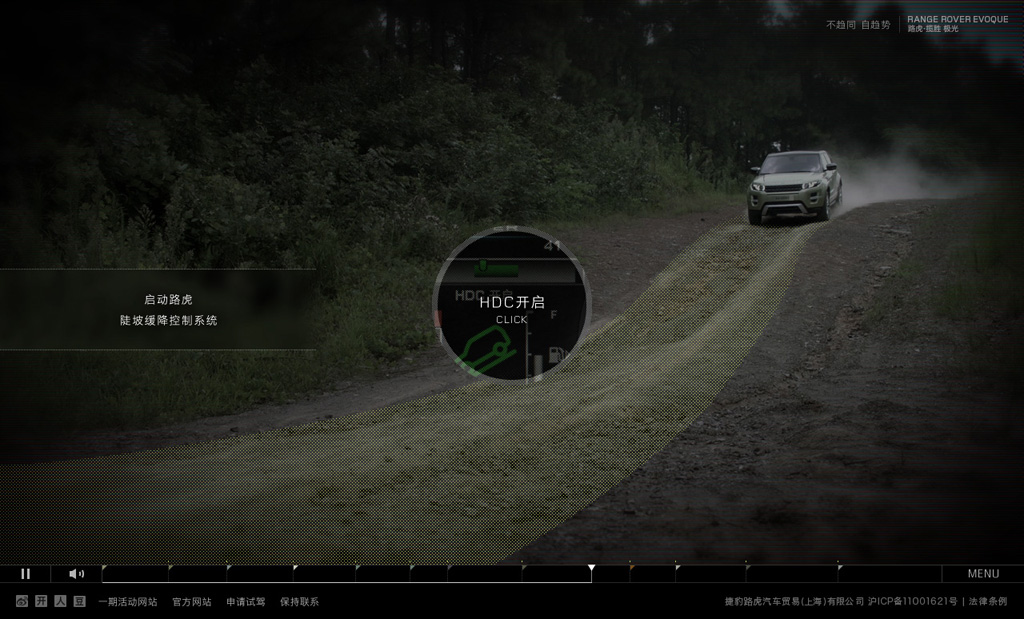The image size is (1024, 619).
Task: Share via the Weibo icon
Action: point(22,601)
